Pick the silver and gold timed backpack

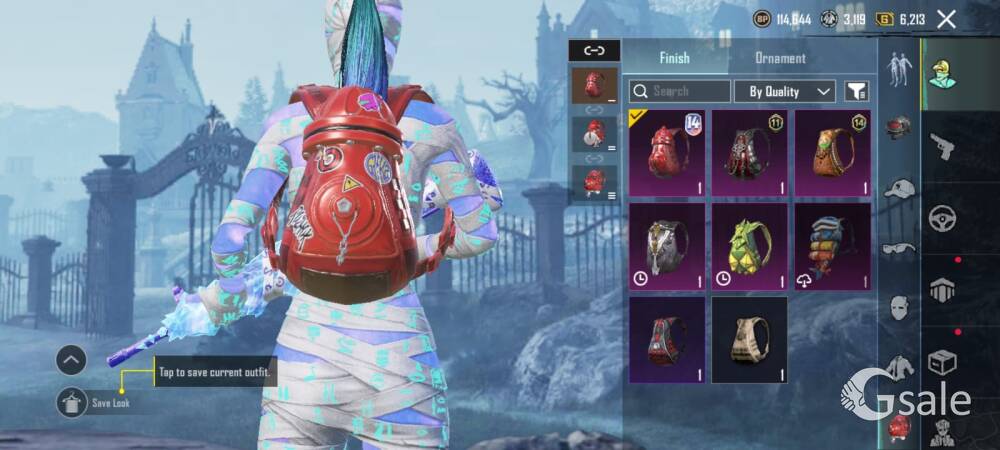pos(667,246)
